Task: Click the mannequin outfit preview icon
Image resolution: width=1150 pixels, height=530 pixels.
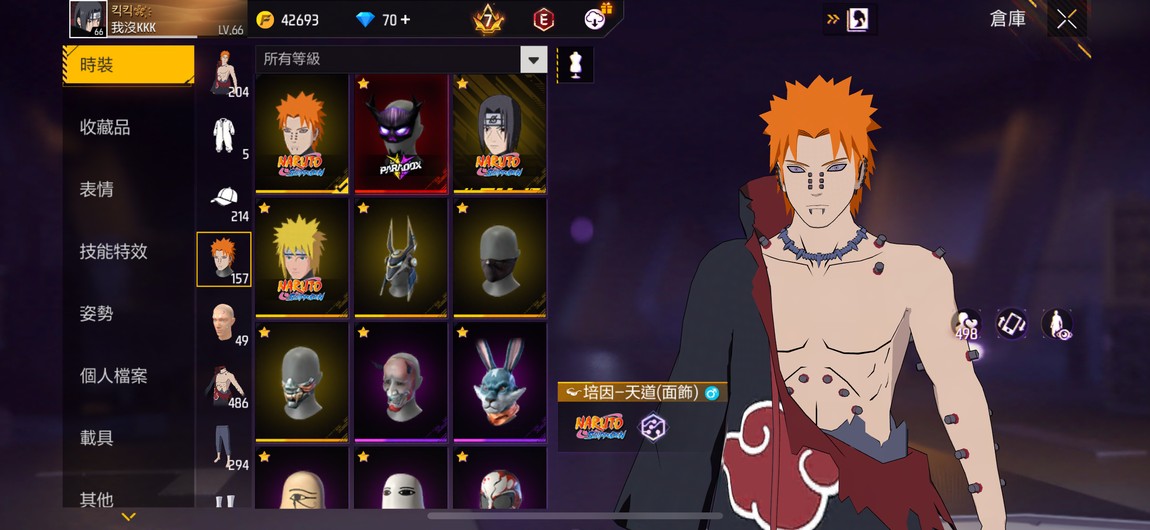Action: 574,65
